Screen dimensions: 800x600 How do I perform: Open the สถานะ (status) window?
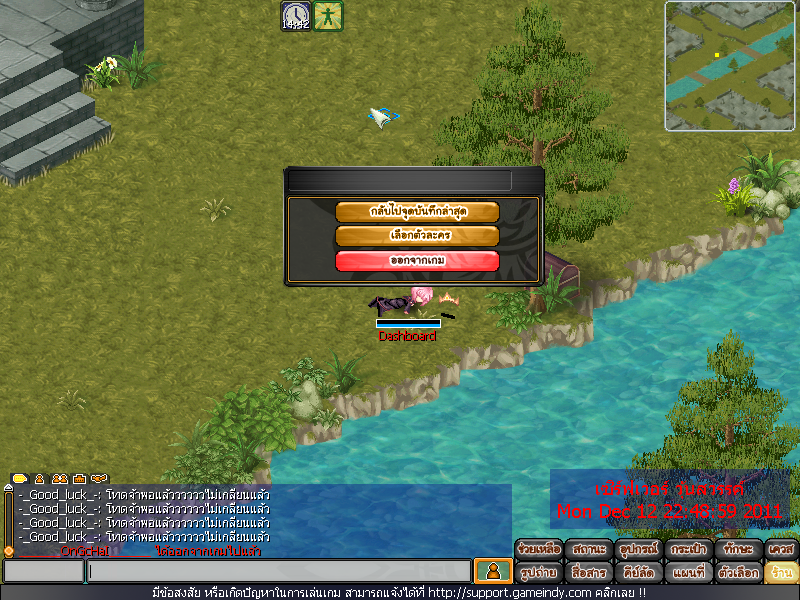588,549
